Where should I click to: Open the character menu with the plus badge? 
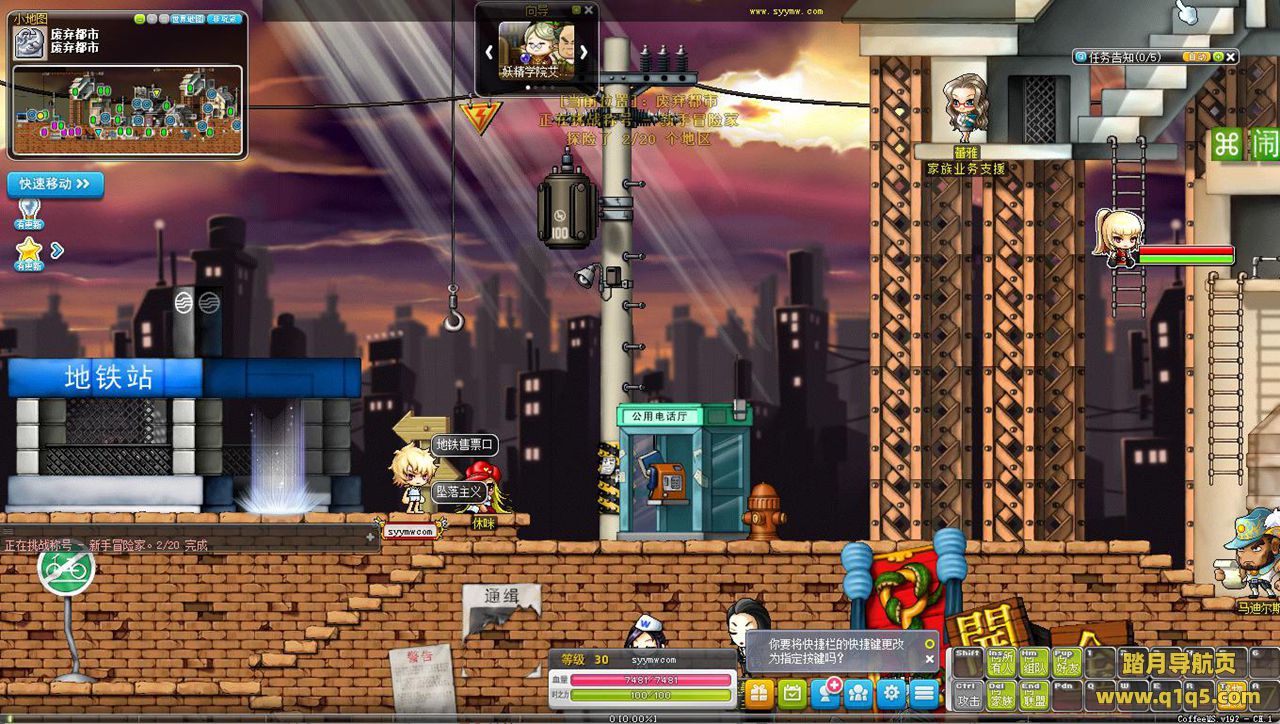pyautogui.click(x=826, y=692)
